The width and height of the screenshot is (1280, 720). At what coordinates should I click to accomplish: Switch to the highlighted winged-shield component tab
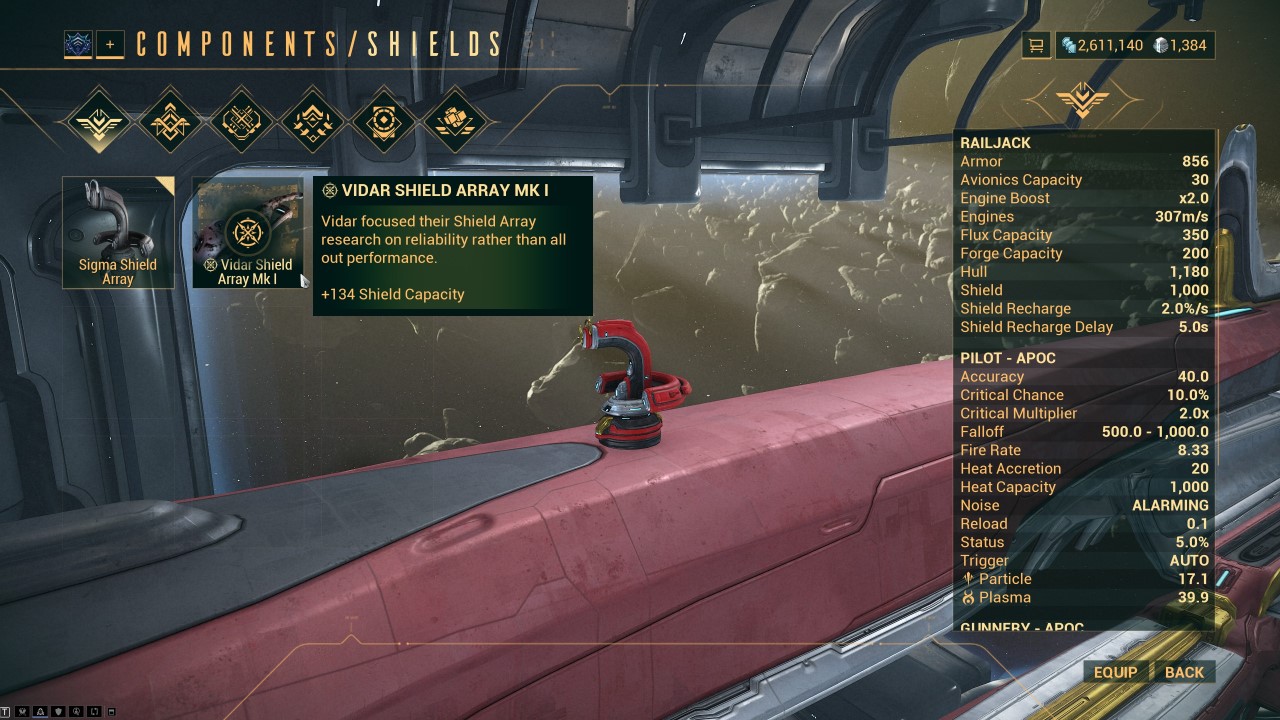click(99, 122)
